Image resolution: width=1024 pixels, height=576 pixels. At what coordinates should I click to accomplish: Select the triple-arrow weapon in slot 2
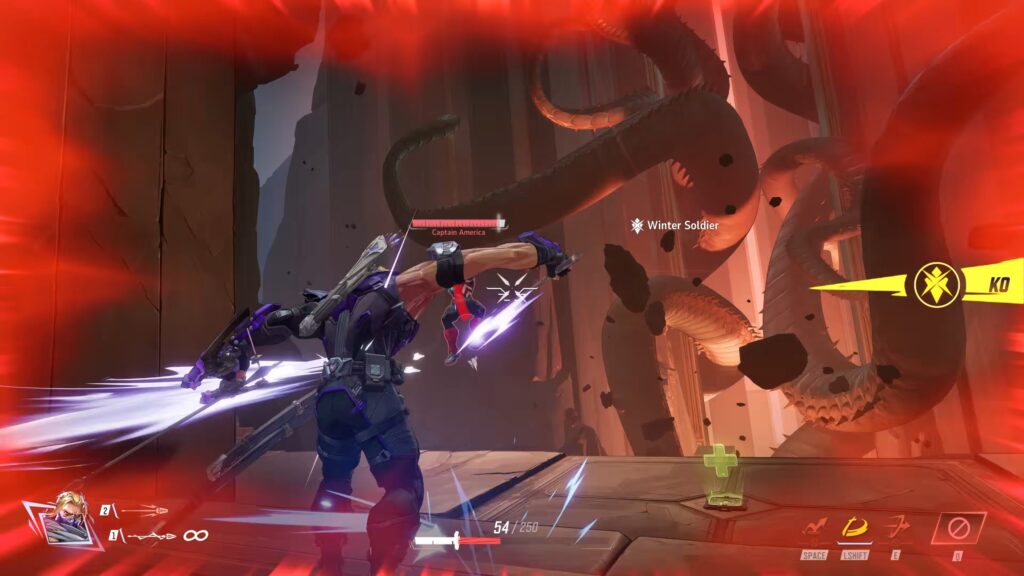[x=143, y=509]
